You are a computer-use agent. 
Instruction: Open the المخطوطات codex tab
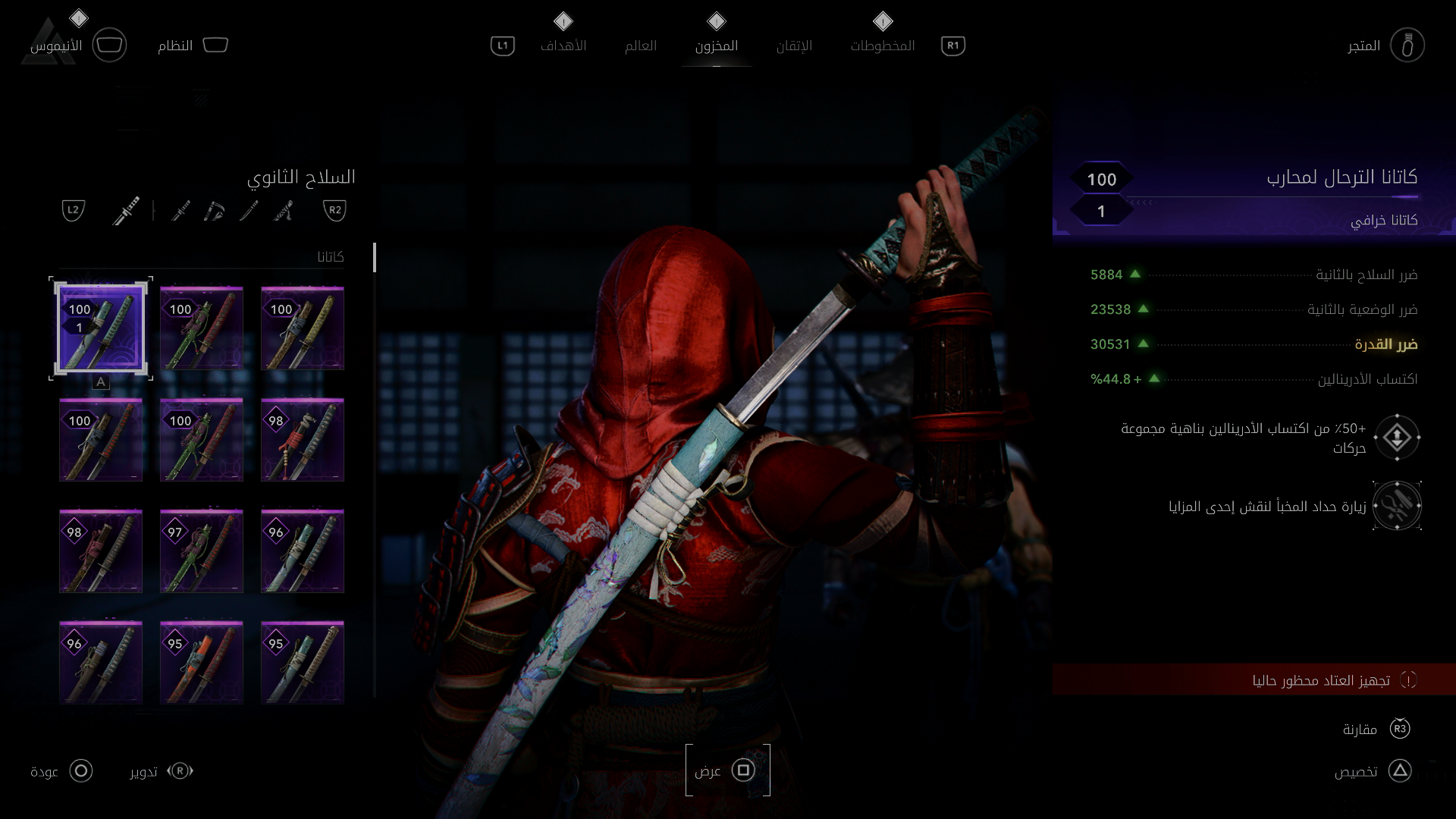click(882, 45)
